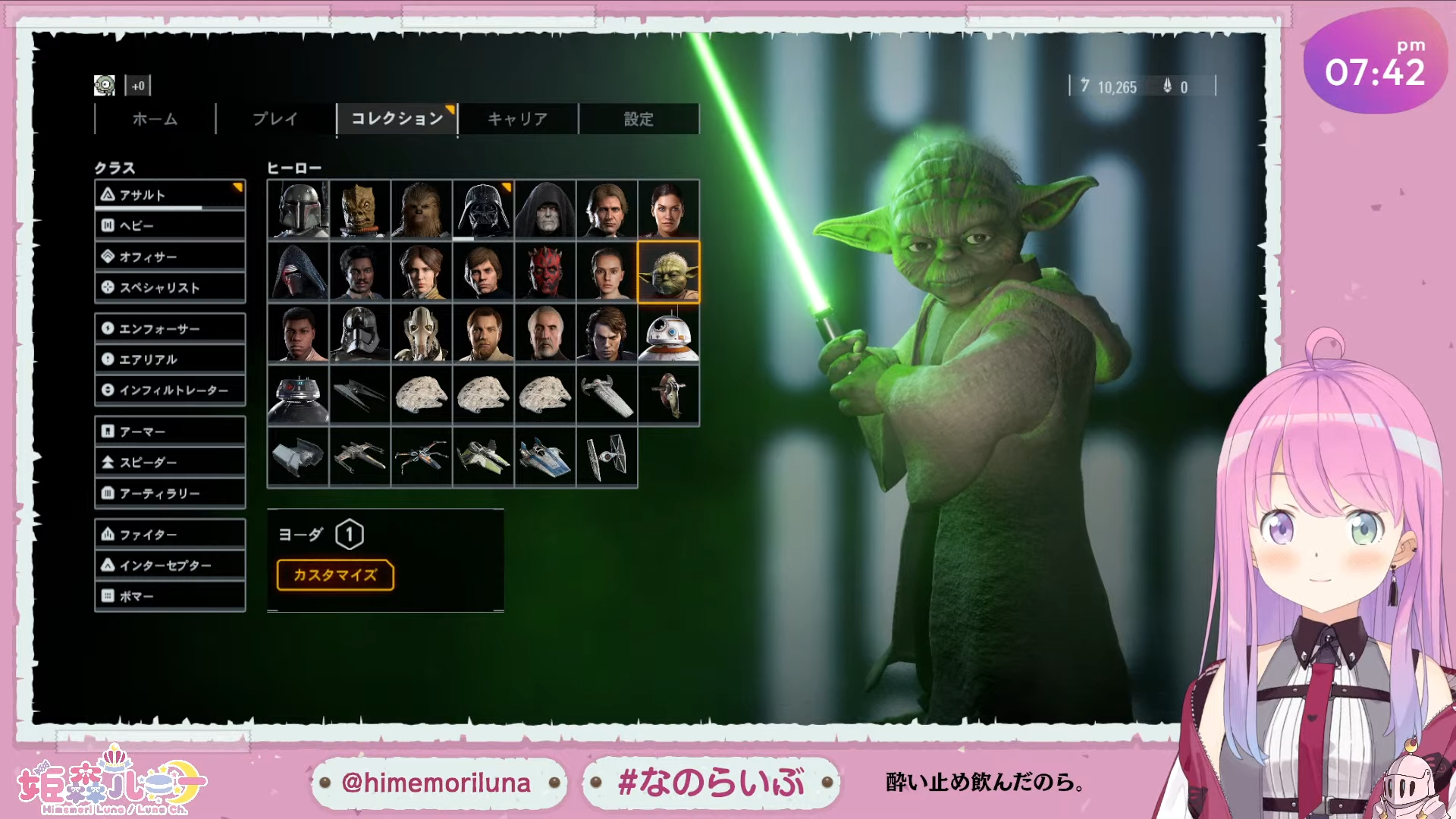Select the ヘビー class entry
The image size is (1456, 819).
170,226
